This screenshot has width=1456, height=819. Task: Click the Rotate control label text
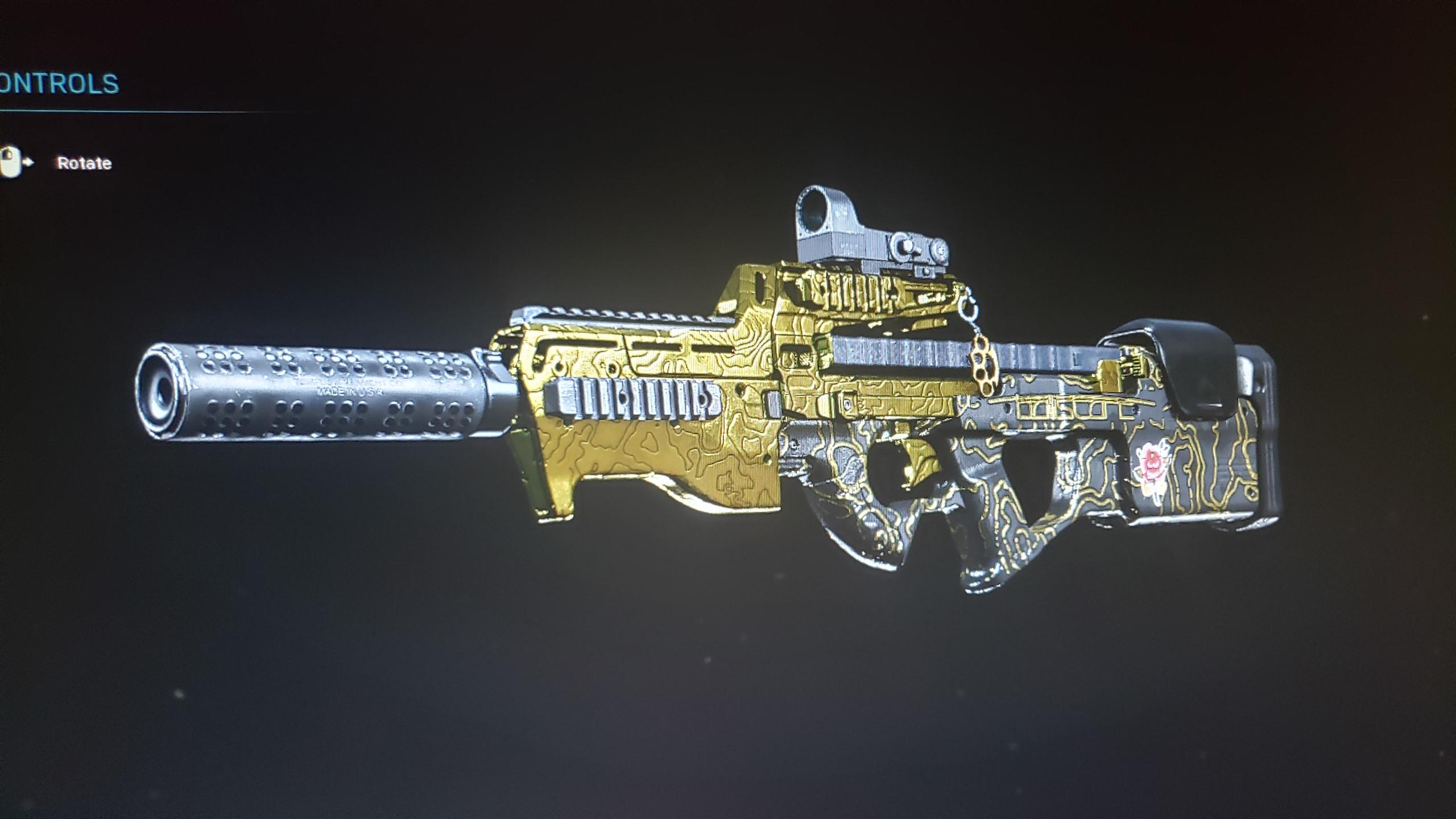(x=84, y=162)
